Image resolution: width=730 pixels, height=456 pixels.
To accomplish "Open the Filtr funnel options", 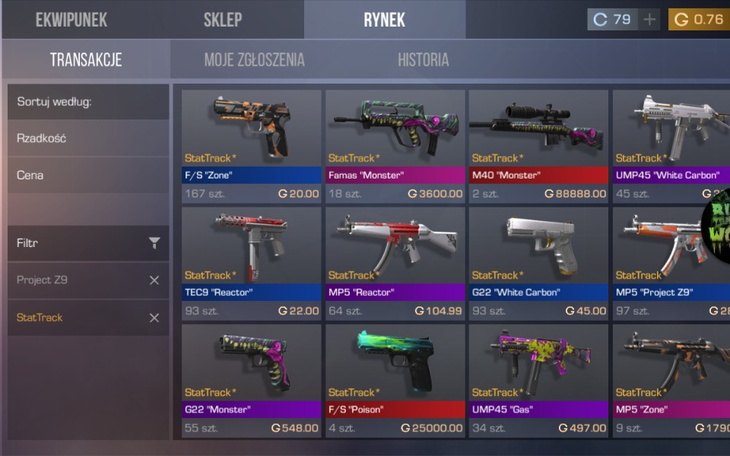I will tap(154, 243).
